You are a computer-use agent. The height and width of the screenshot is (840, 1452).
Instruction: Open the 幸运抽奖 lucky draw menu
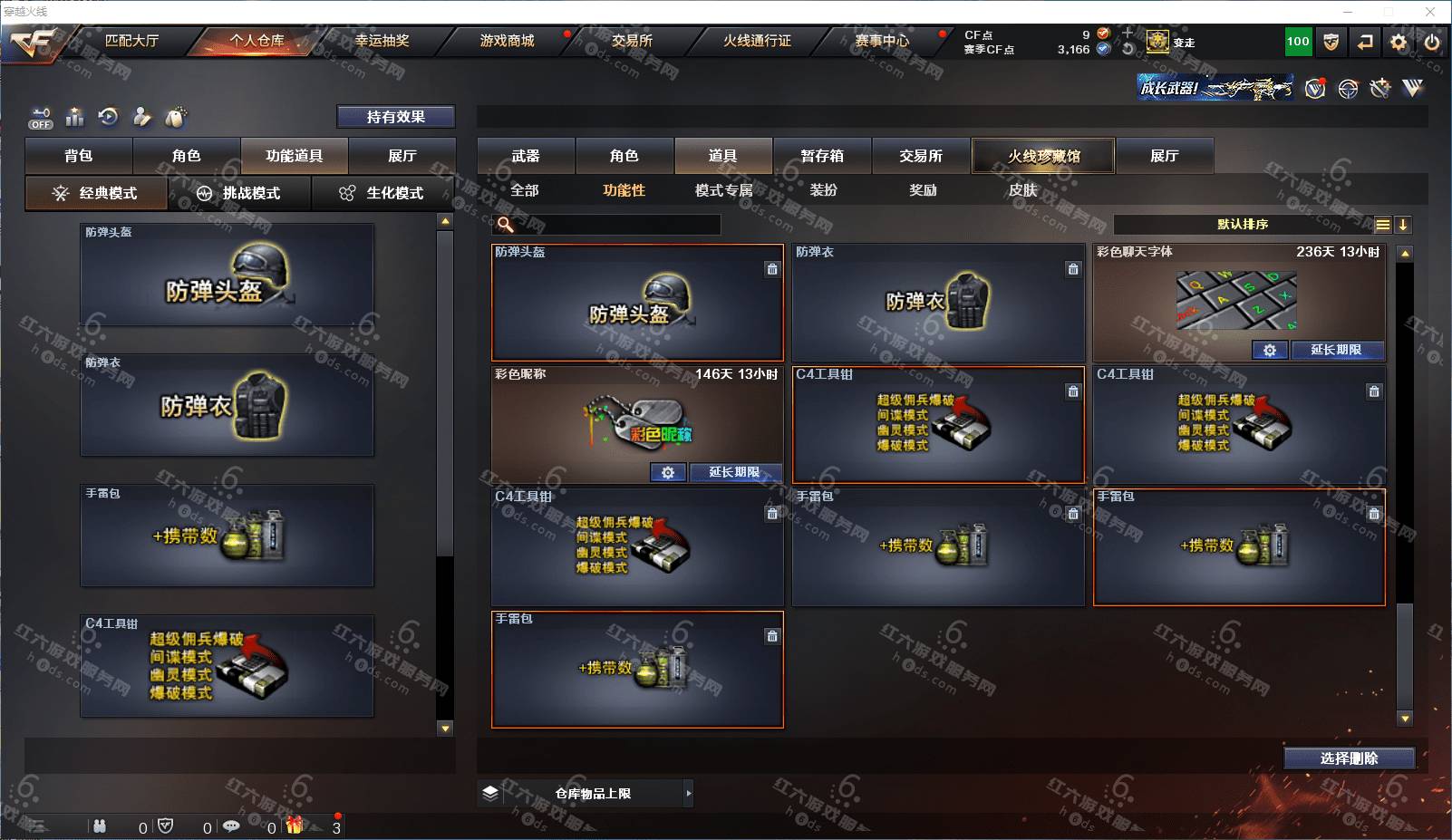pos(382,41)
